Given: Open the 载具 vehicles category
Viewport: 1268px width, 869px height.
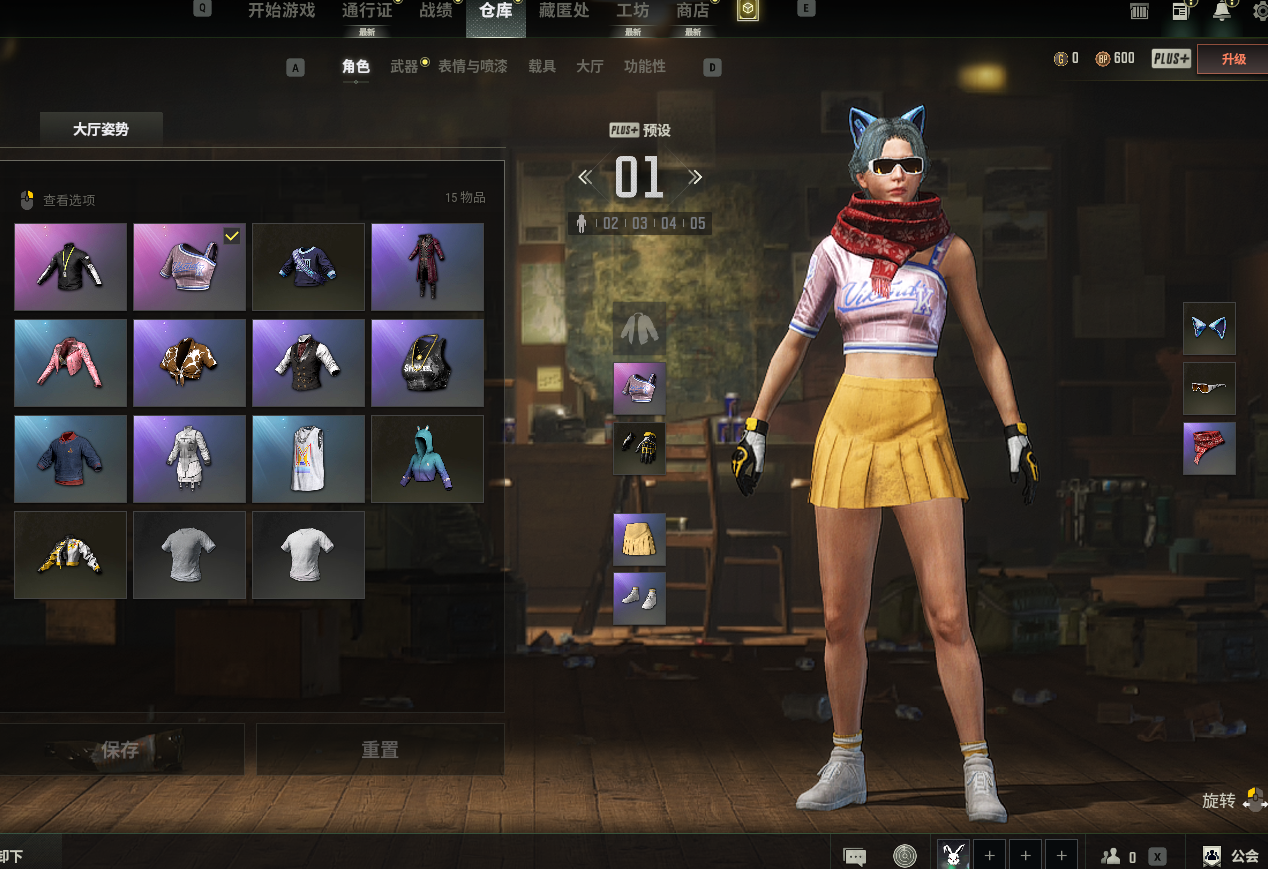Looking at the screenshot, I should coord(542,67).
